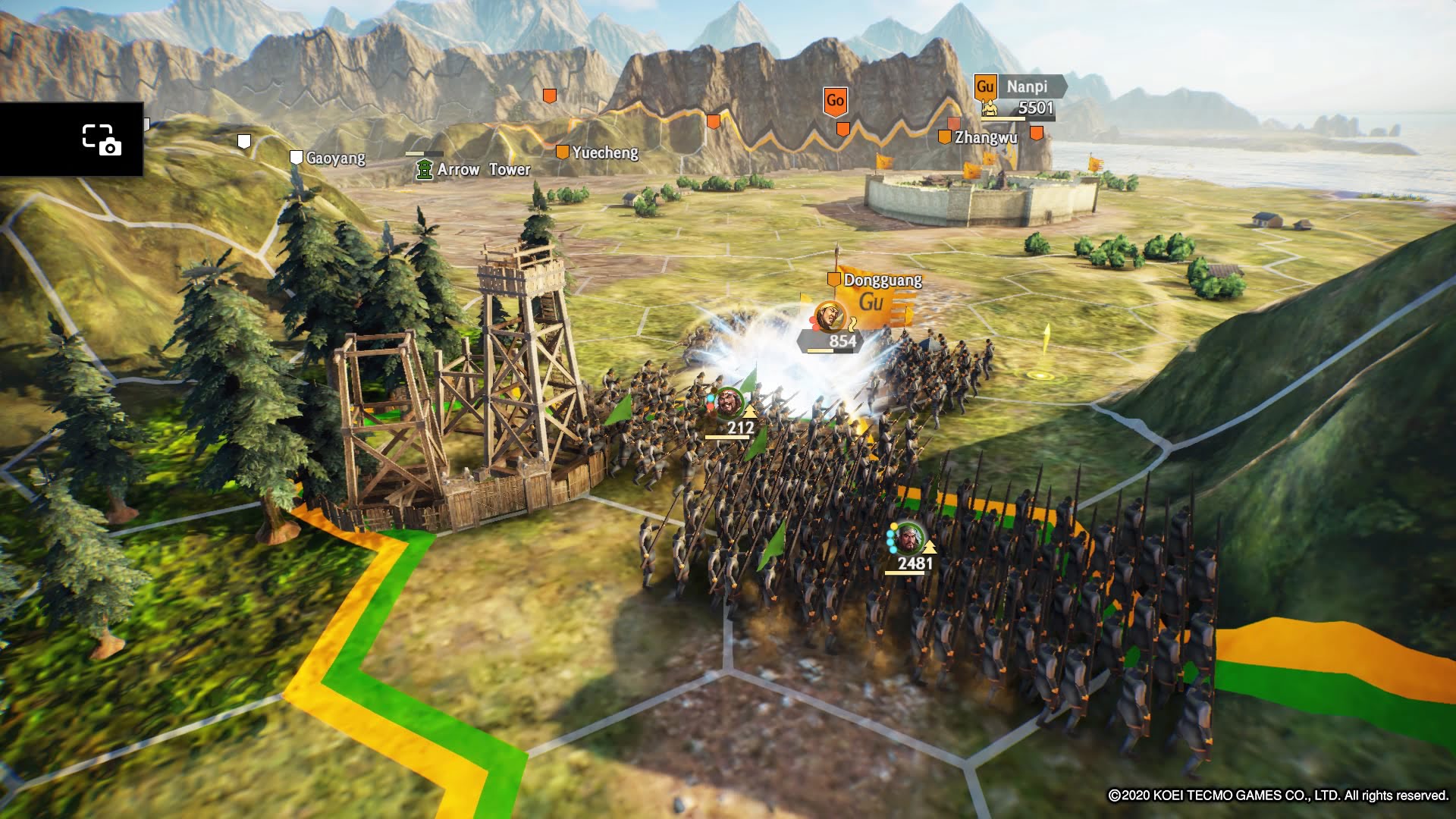This screenshot has width=1456, height=819.
Task: Select the orange Go faction flag marker
Action: [835, 101]
